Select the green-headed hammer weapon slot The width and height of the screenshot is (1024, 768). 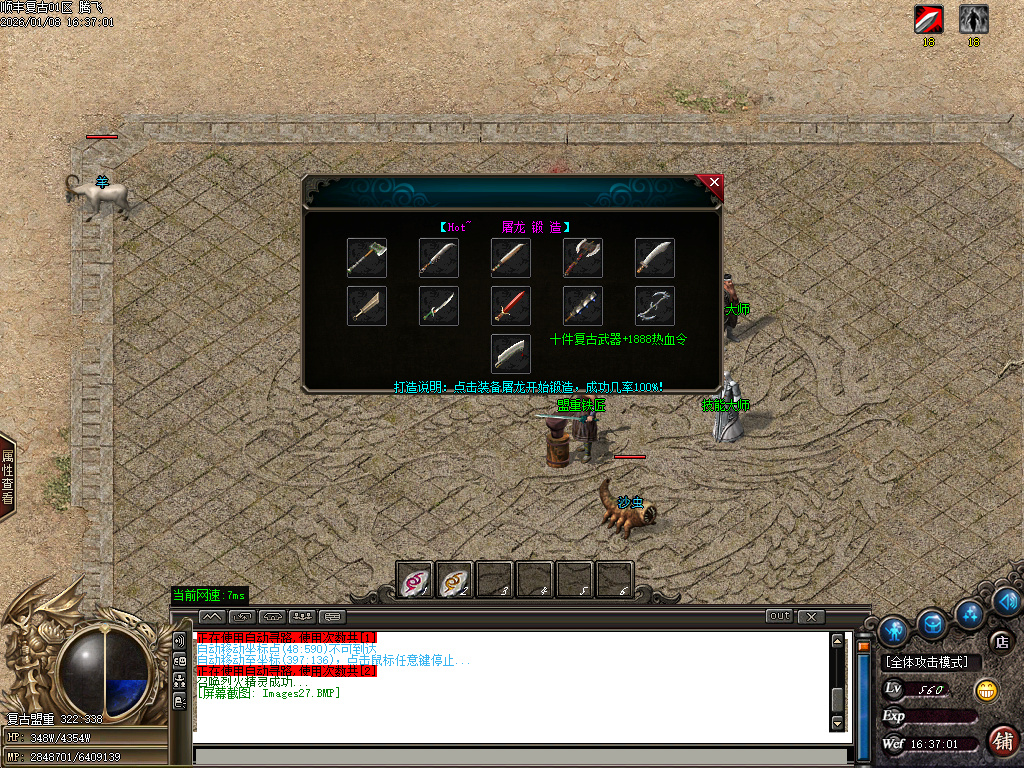click(x=367, y=258)
